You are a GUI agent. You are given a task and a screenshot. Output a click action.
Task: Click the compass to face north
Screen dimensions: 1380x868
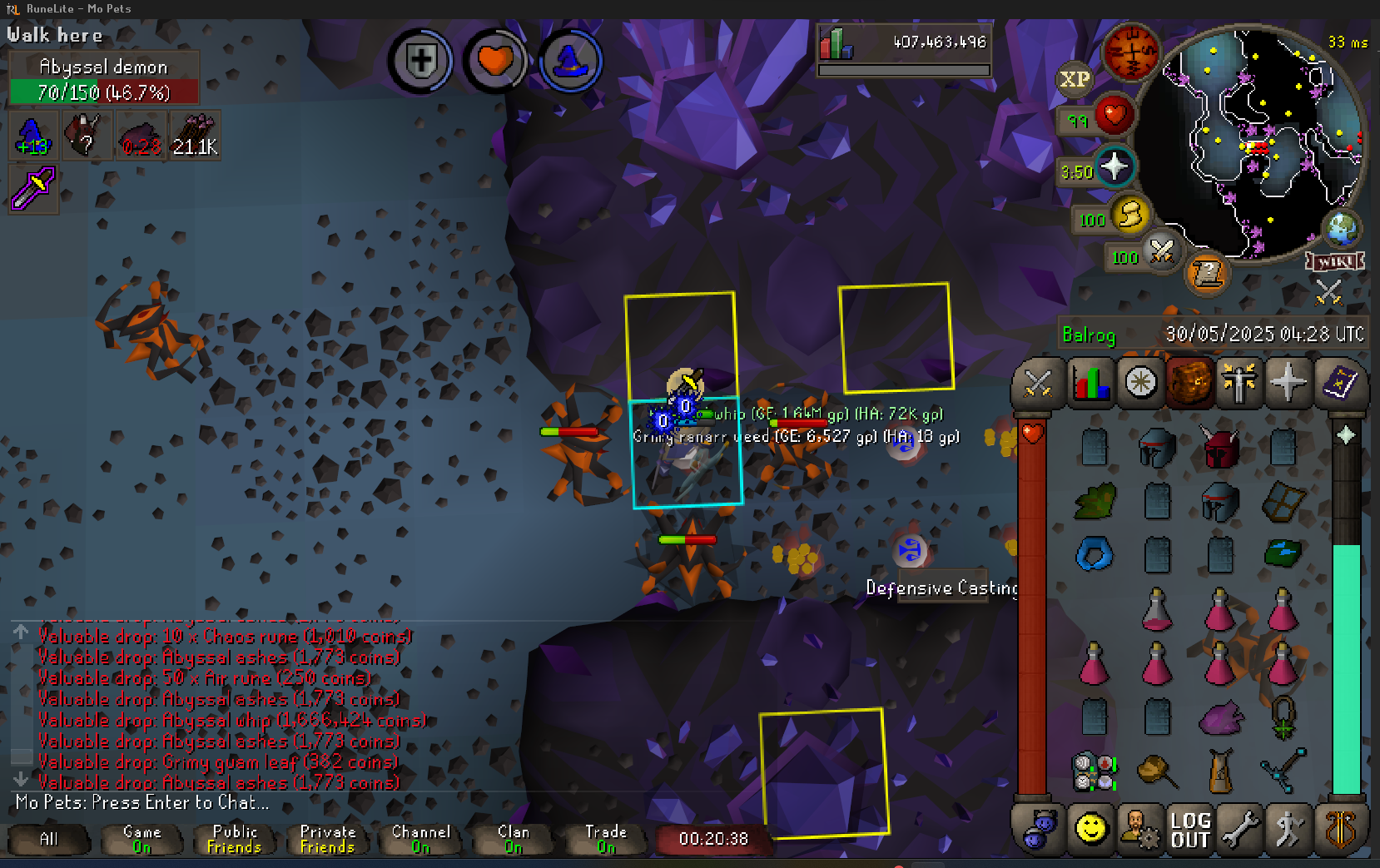1130,52
